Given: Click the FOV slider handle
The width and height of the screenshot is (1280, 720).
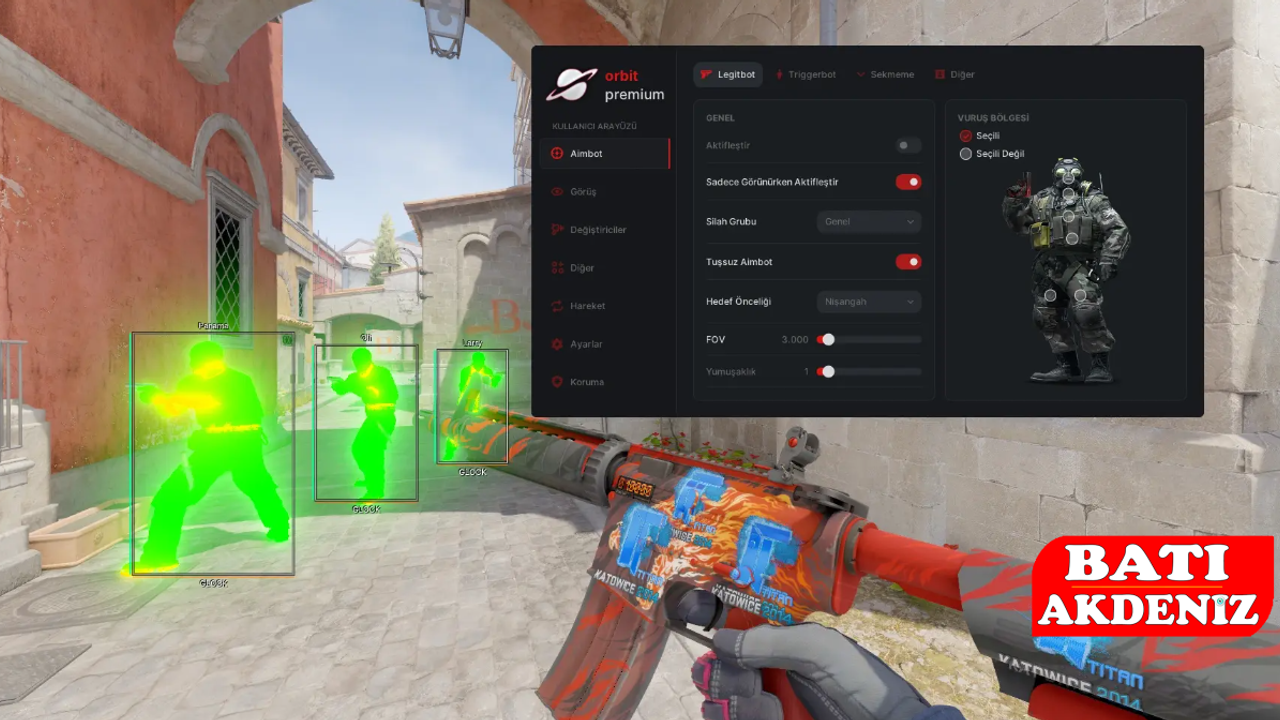Looking at the screenshot, I should (828, 340).
